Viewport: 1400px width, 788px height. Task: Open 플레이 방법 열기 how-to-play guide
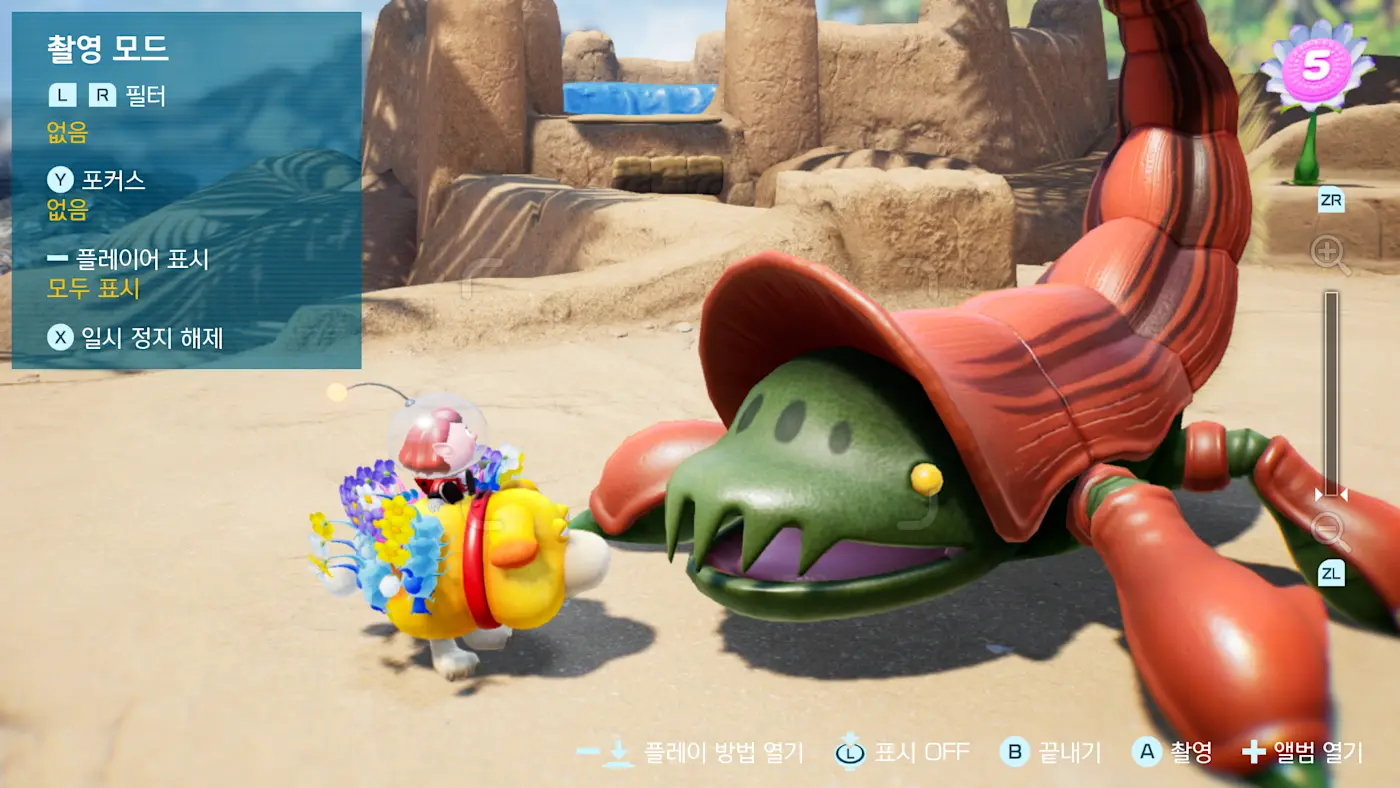click(x=690, y=752)
